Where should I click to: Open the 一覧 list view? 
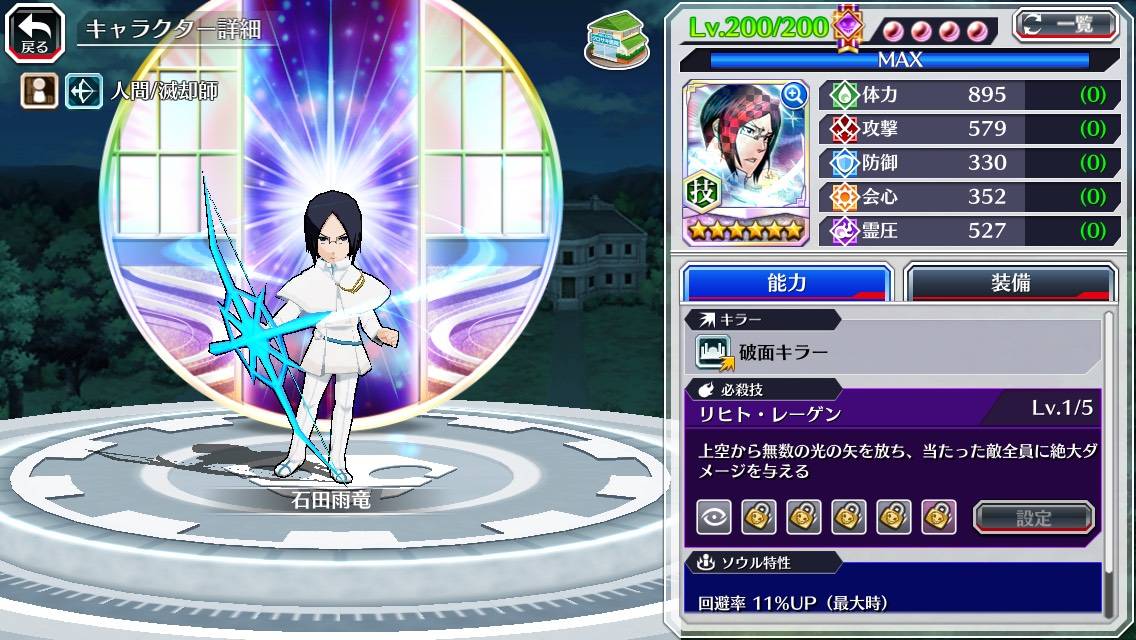tap(1065, 26)
